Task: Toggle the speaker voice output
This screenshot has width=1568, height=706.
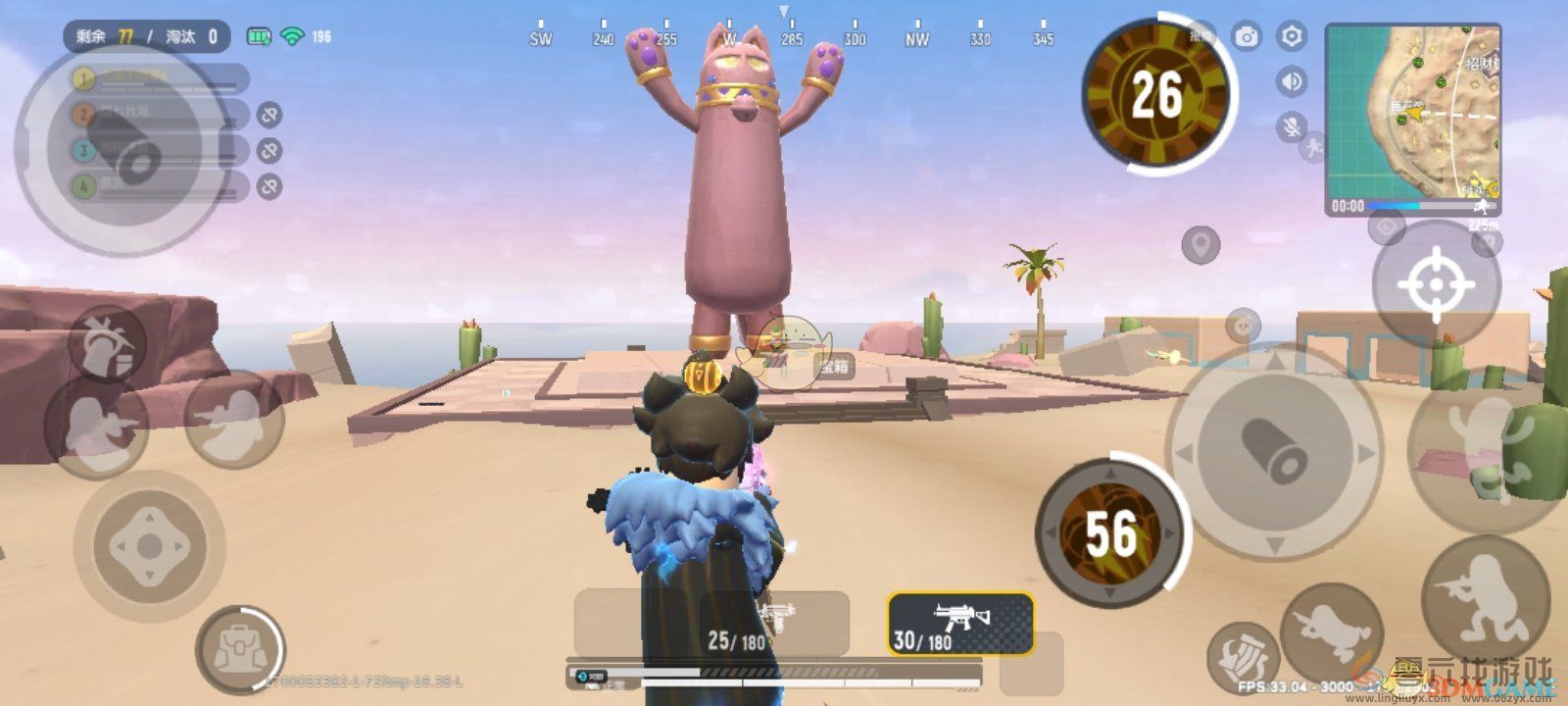Action: pos(1292,81)
